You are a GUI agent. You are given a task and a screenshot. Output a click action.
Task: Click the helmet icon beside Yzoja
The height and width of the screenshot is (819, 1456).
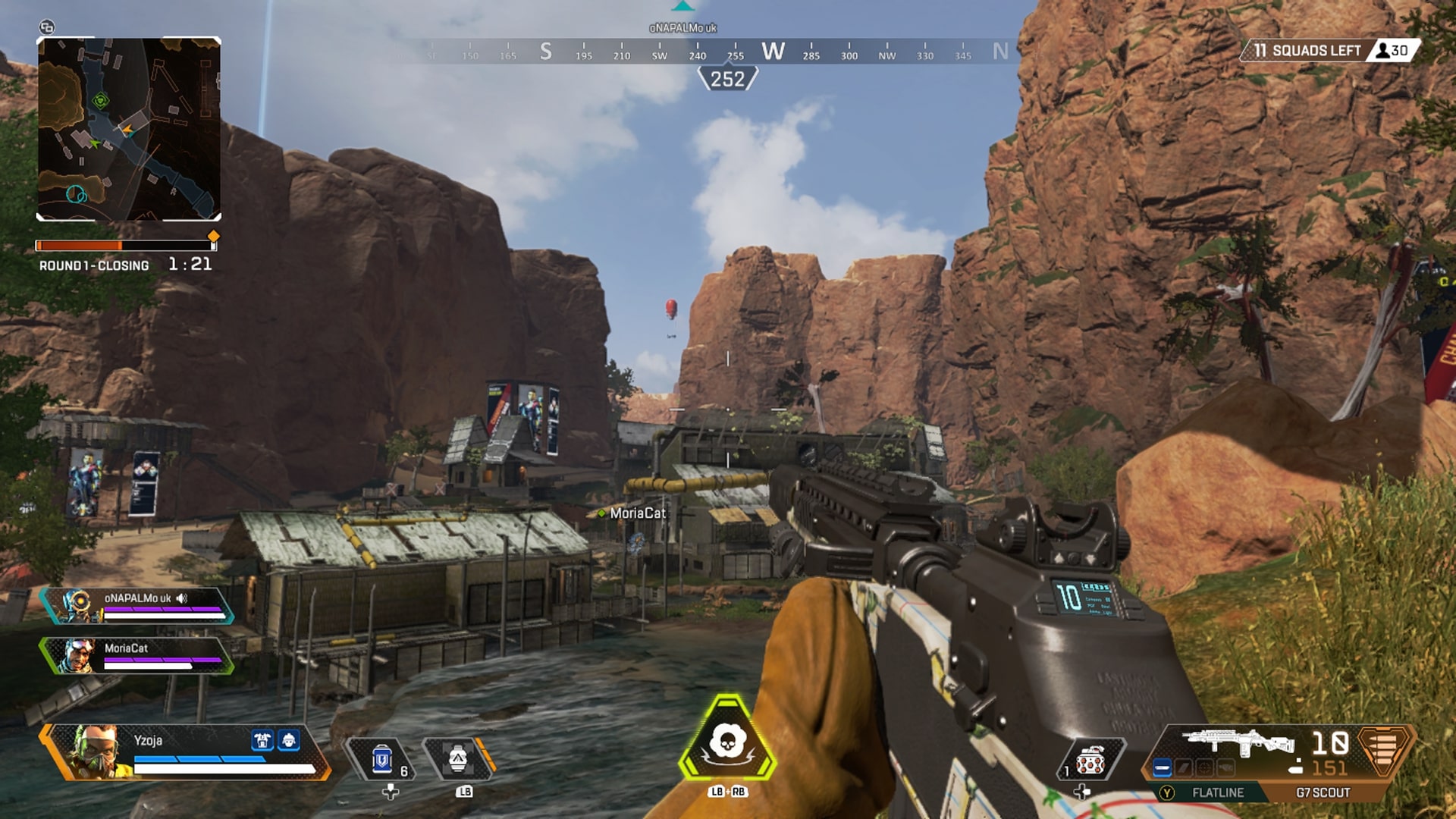click(289, 740)
